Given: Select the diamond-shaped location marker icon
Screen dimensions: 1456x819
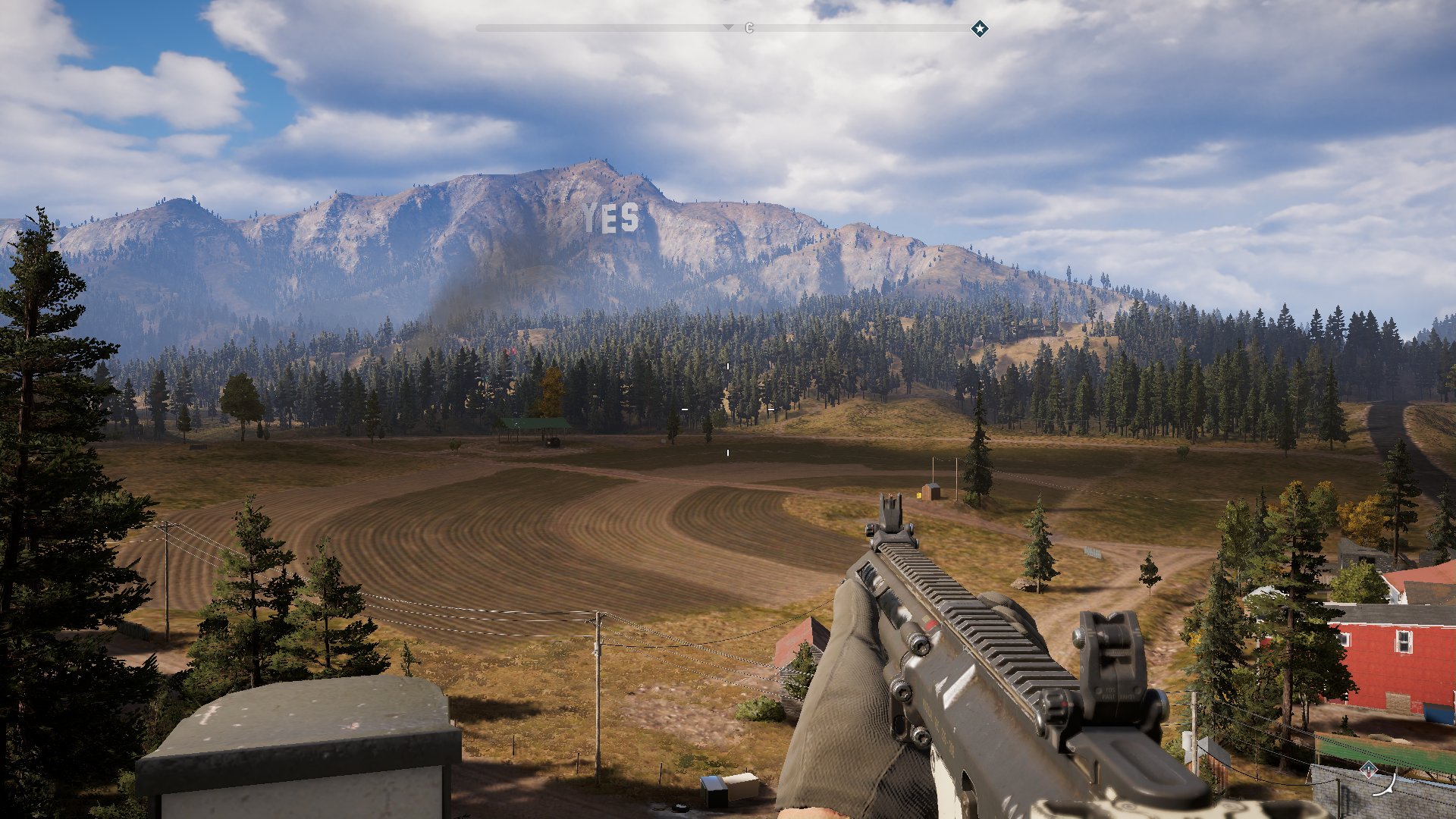Looking at the screenshot, I should pos(1368,770).
